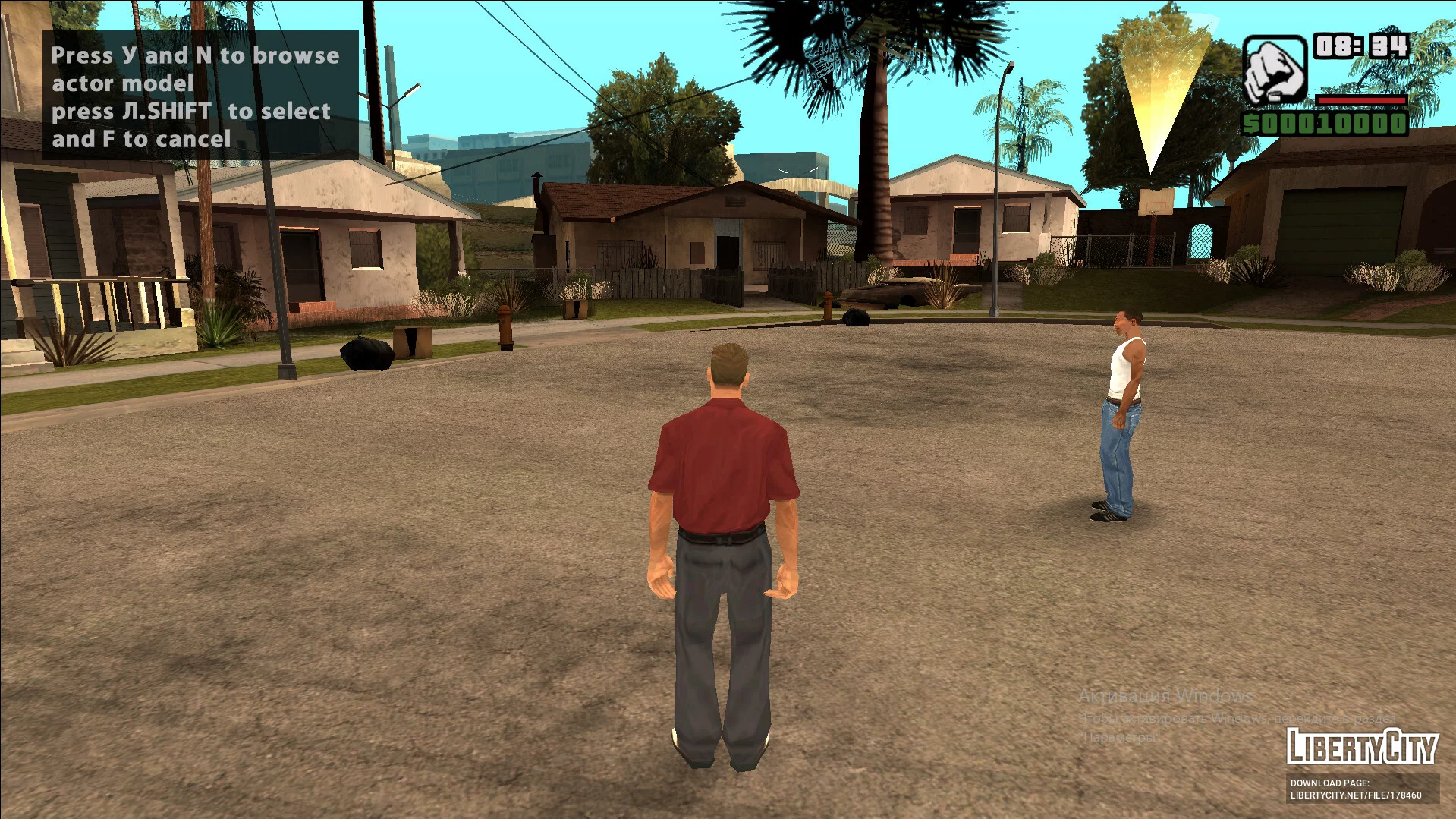Screen dimensions: 1456x819
Task: Open the LibertyCity watermark logo
Action: 1362,745
